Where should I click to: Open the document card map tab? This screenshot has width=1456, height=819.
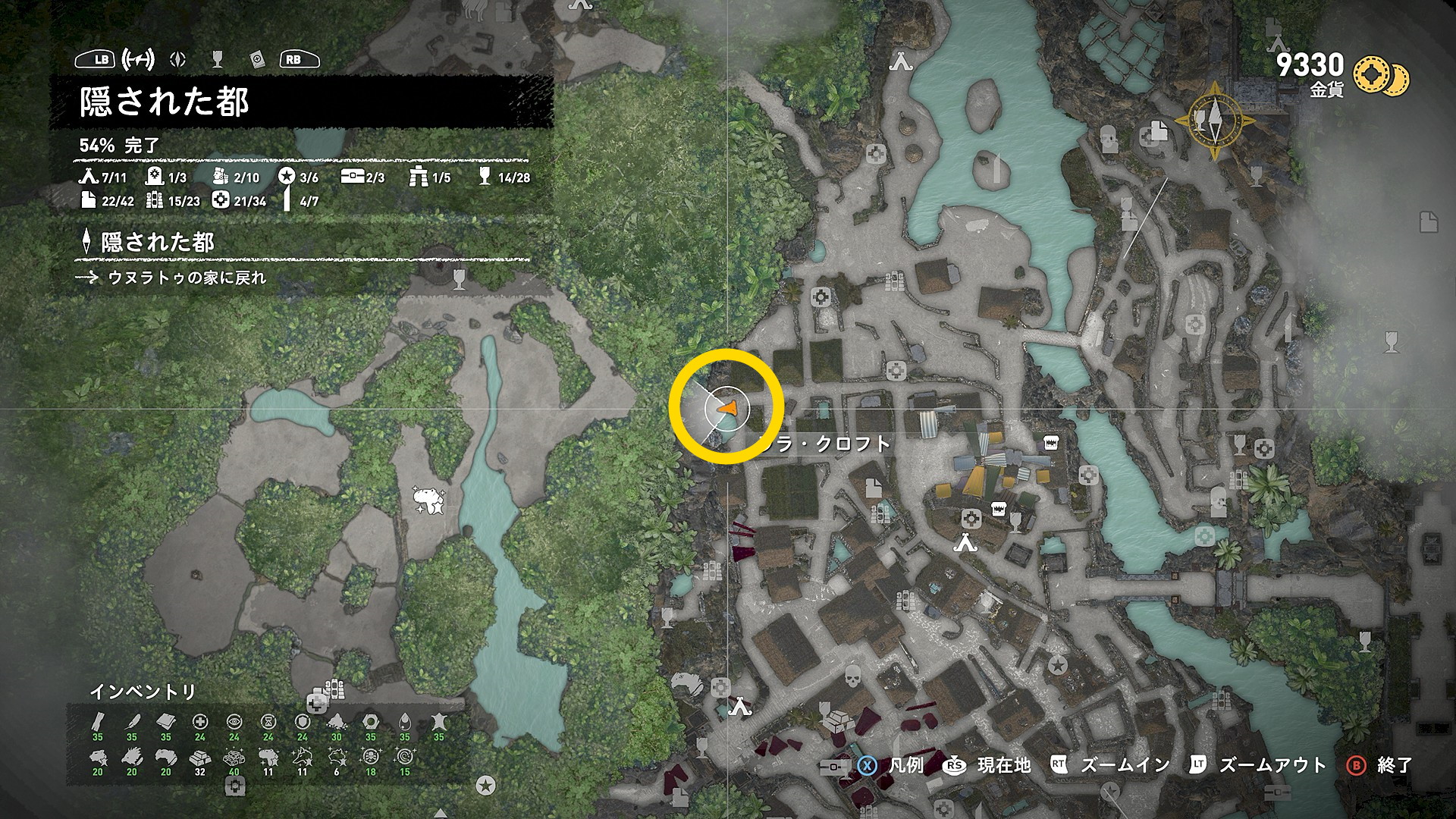(258, 59)
